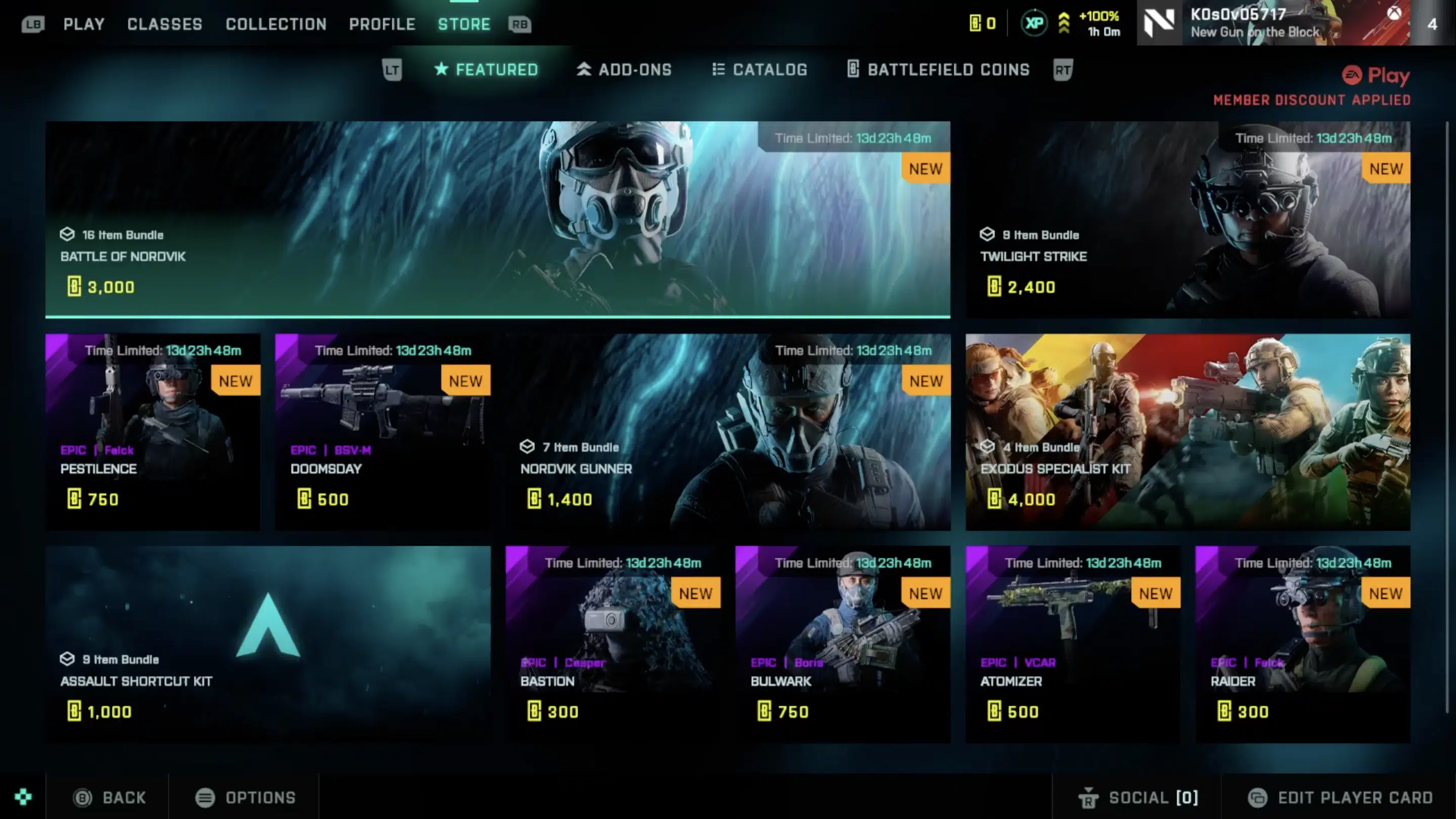This screenshot has height=819, width=1456.
Task: Open the Collection menu item
Action: coord(276,24)
